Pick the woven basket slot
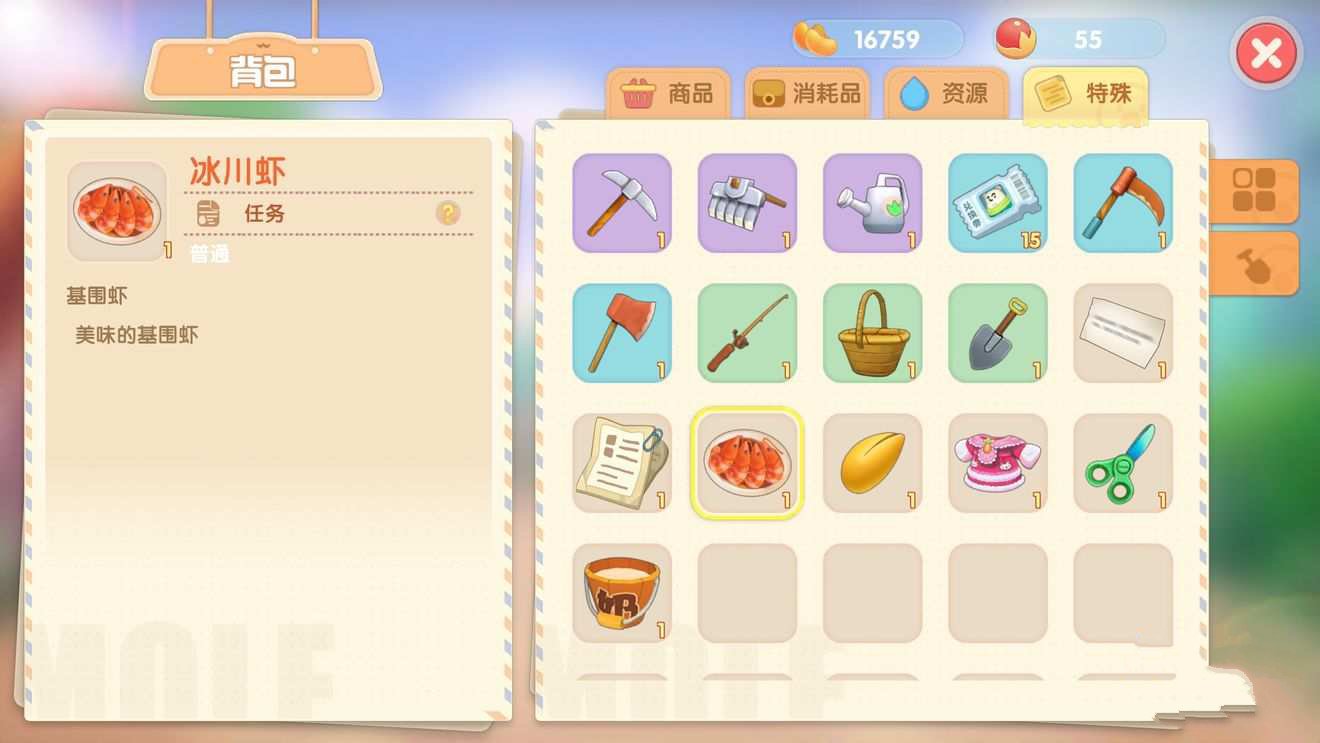Viewport: 1320px width, 743px height. 872,333
